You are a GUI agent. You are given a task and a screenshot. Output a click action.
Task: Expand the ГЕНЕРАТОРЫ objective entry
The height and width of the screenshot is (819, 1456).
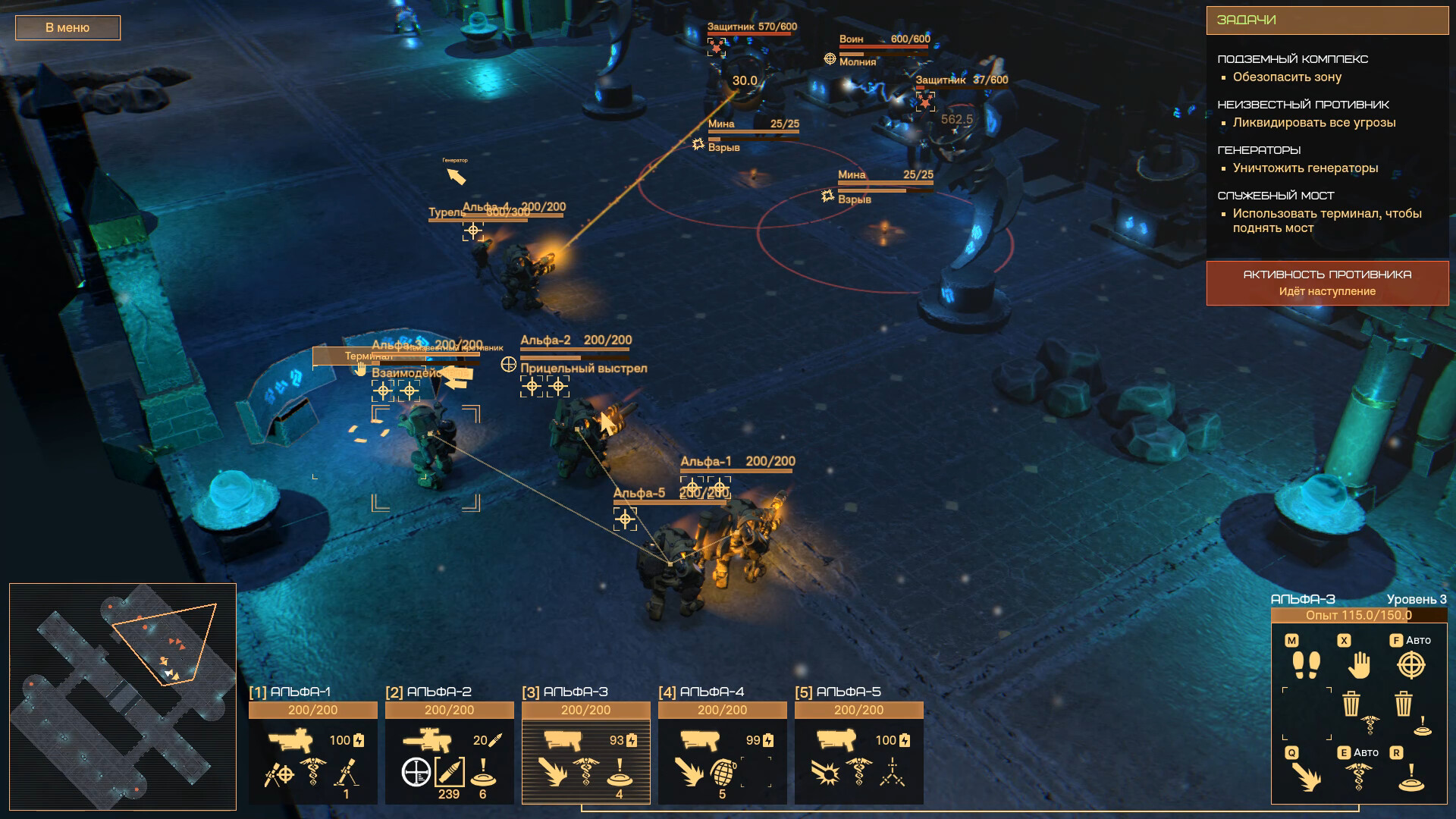[1259, 150]
